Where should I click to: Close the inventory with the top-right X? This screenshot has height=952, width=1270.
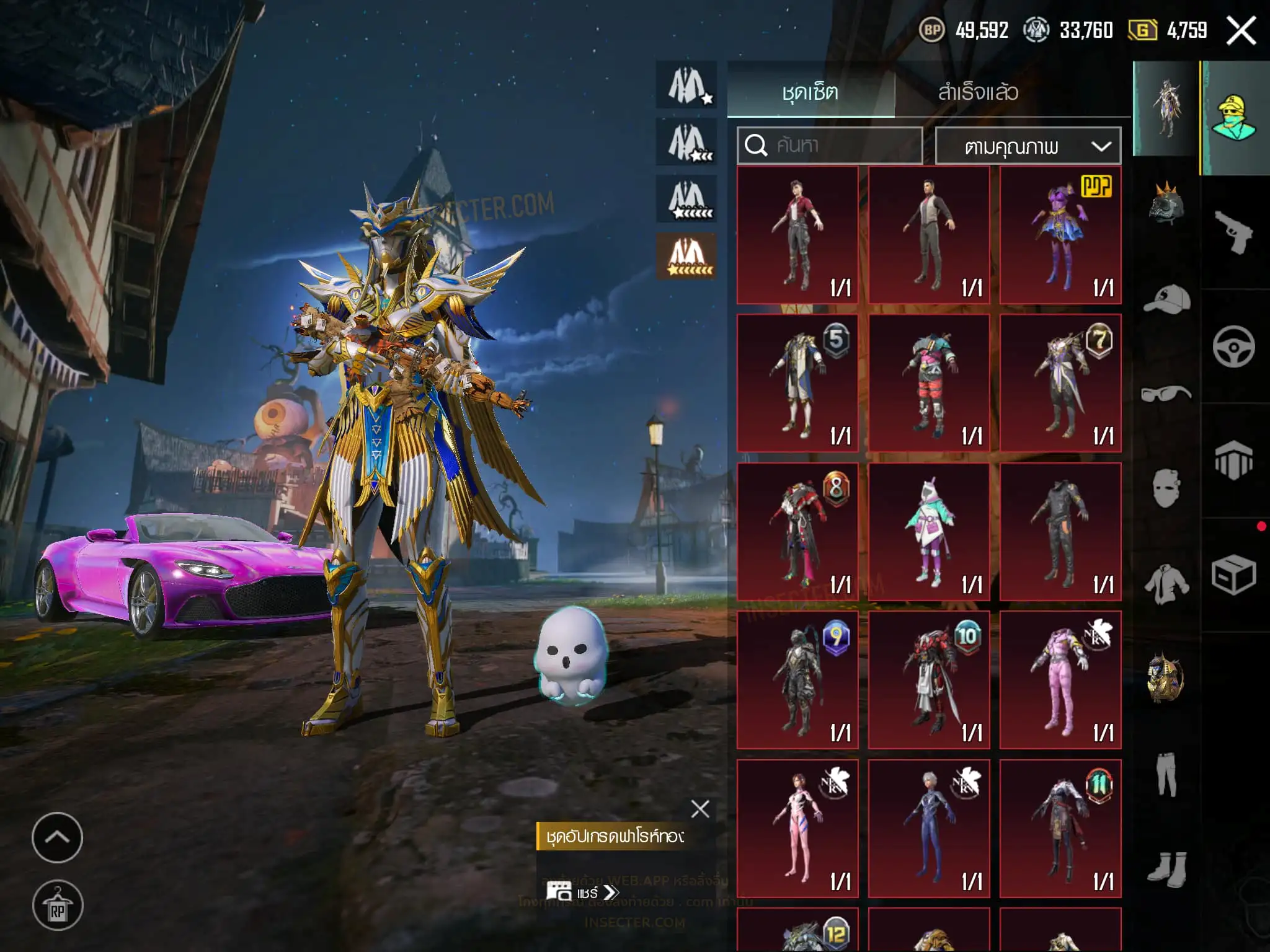(x=1241, y=30)
